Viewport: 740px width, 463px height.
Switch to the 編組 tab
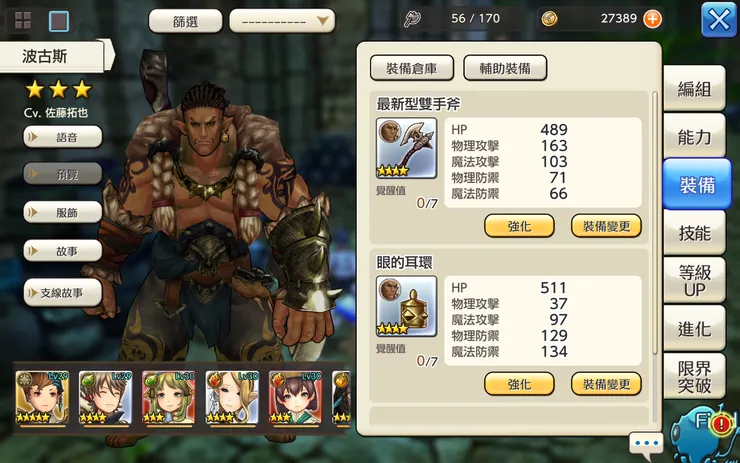point(694,89)
